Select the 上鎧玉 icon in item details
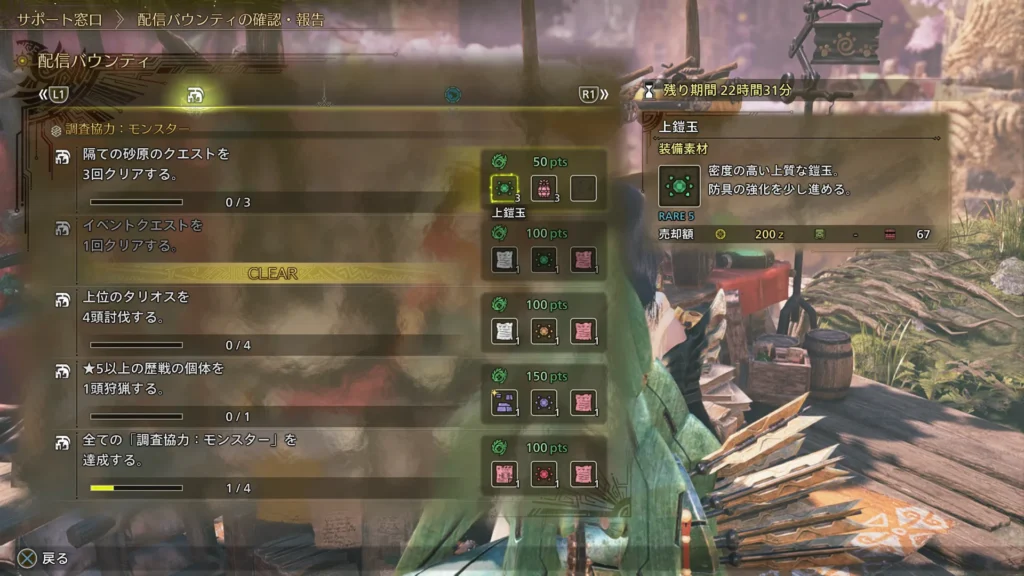1024x576 pixels. click(679, 186)
